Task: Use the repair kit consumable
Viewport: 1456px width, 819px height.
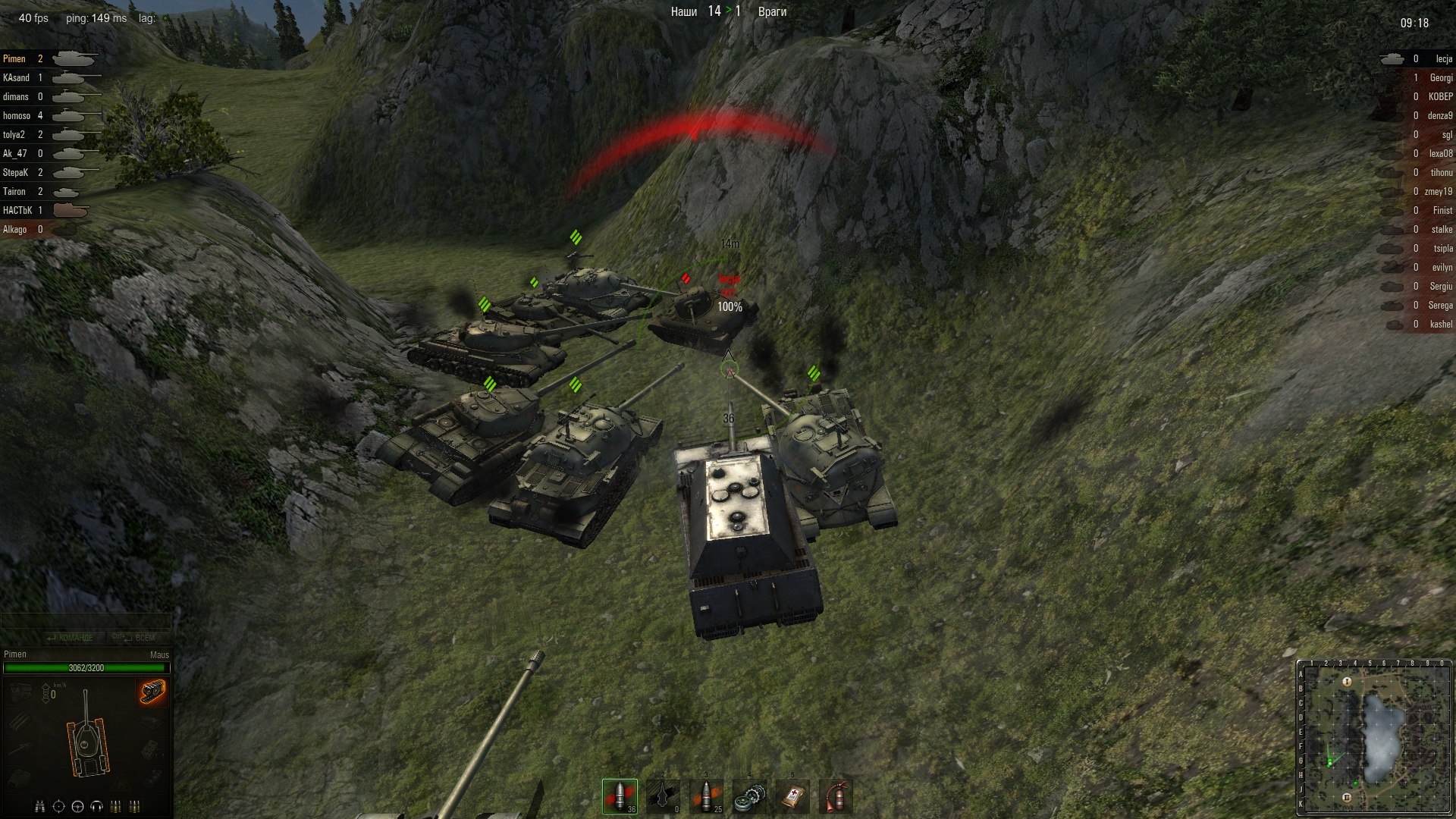Action: point(749,796)
